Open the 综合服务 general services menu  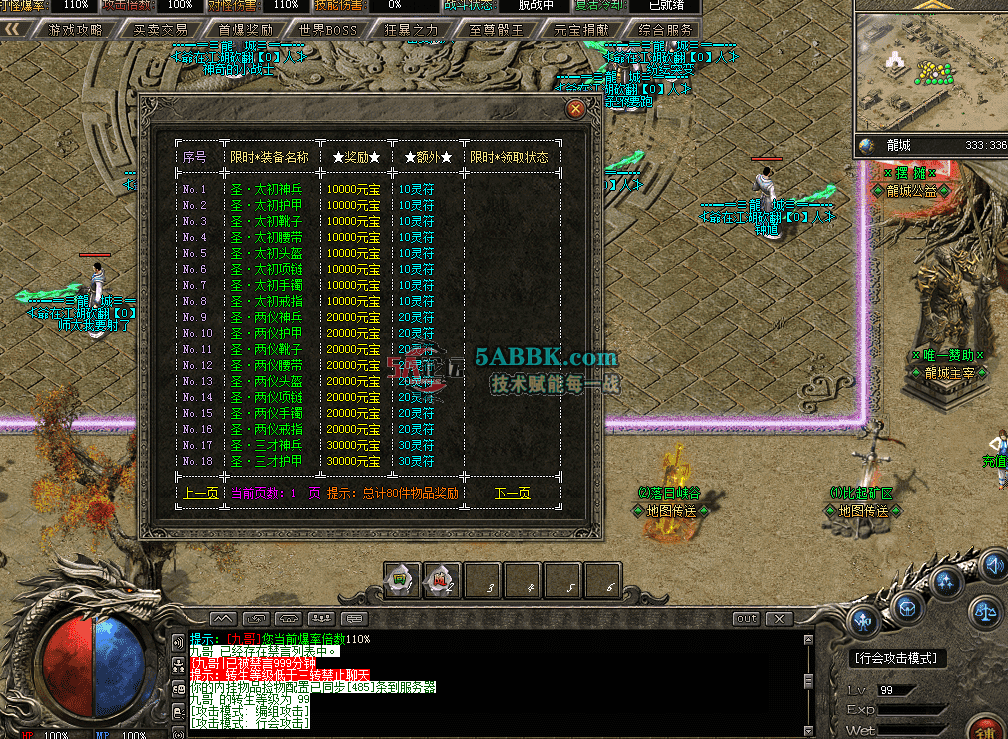[665, 30]
